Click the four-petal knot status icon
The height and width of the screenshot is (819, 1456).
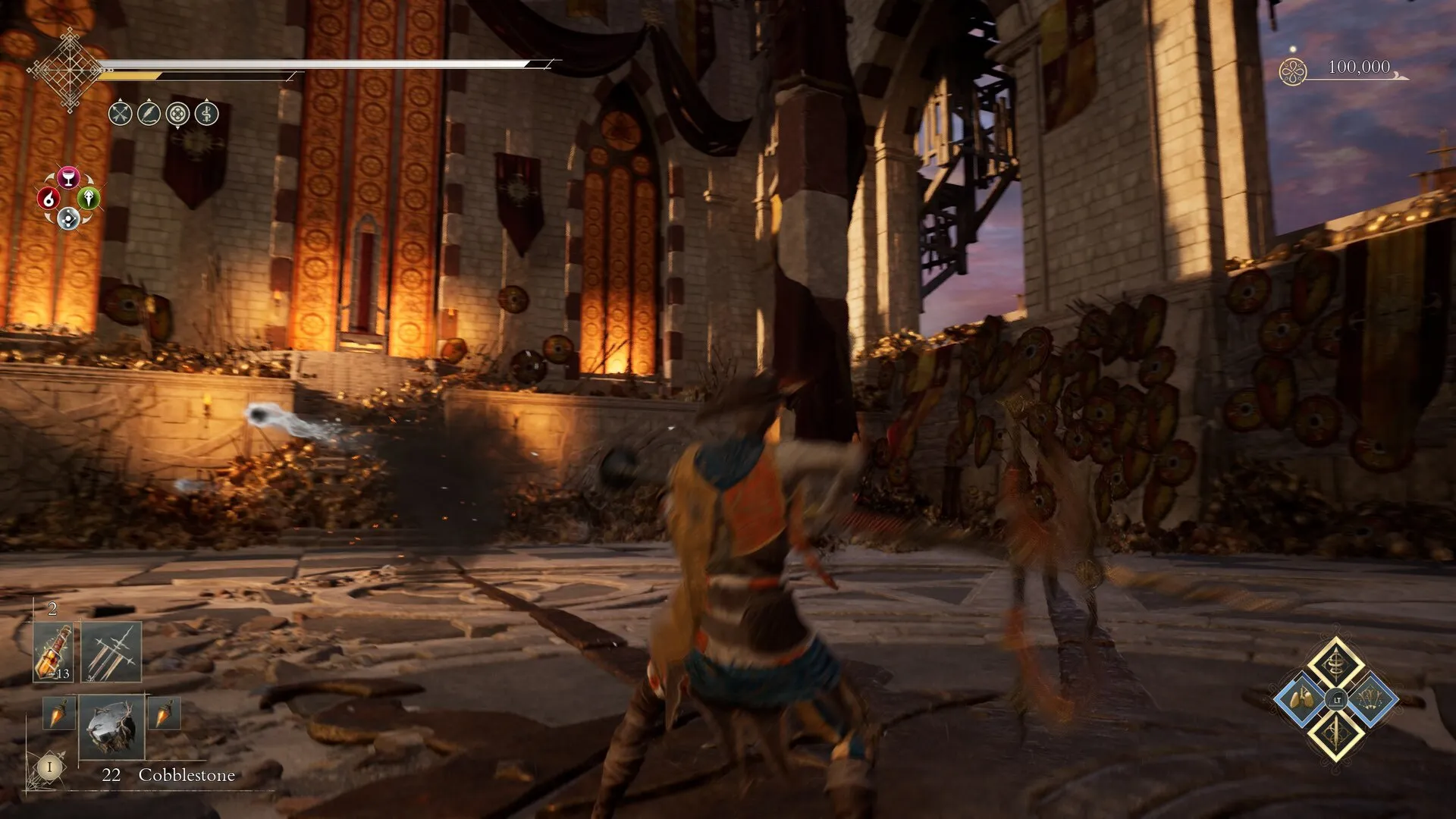178,114
